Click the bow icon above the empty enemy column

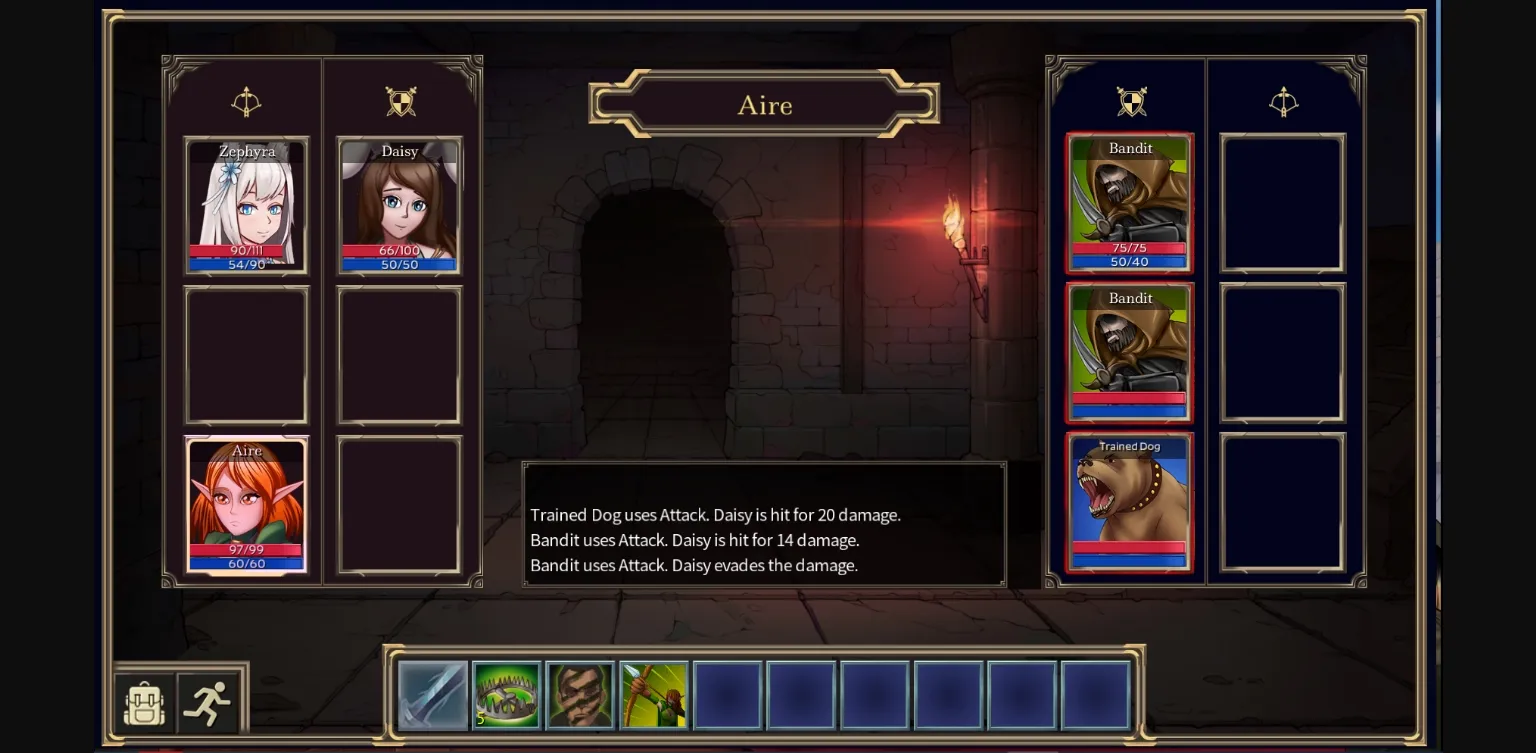tap(1284, 101)
